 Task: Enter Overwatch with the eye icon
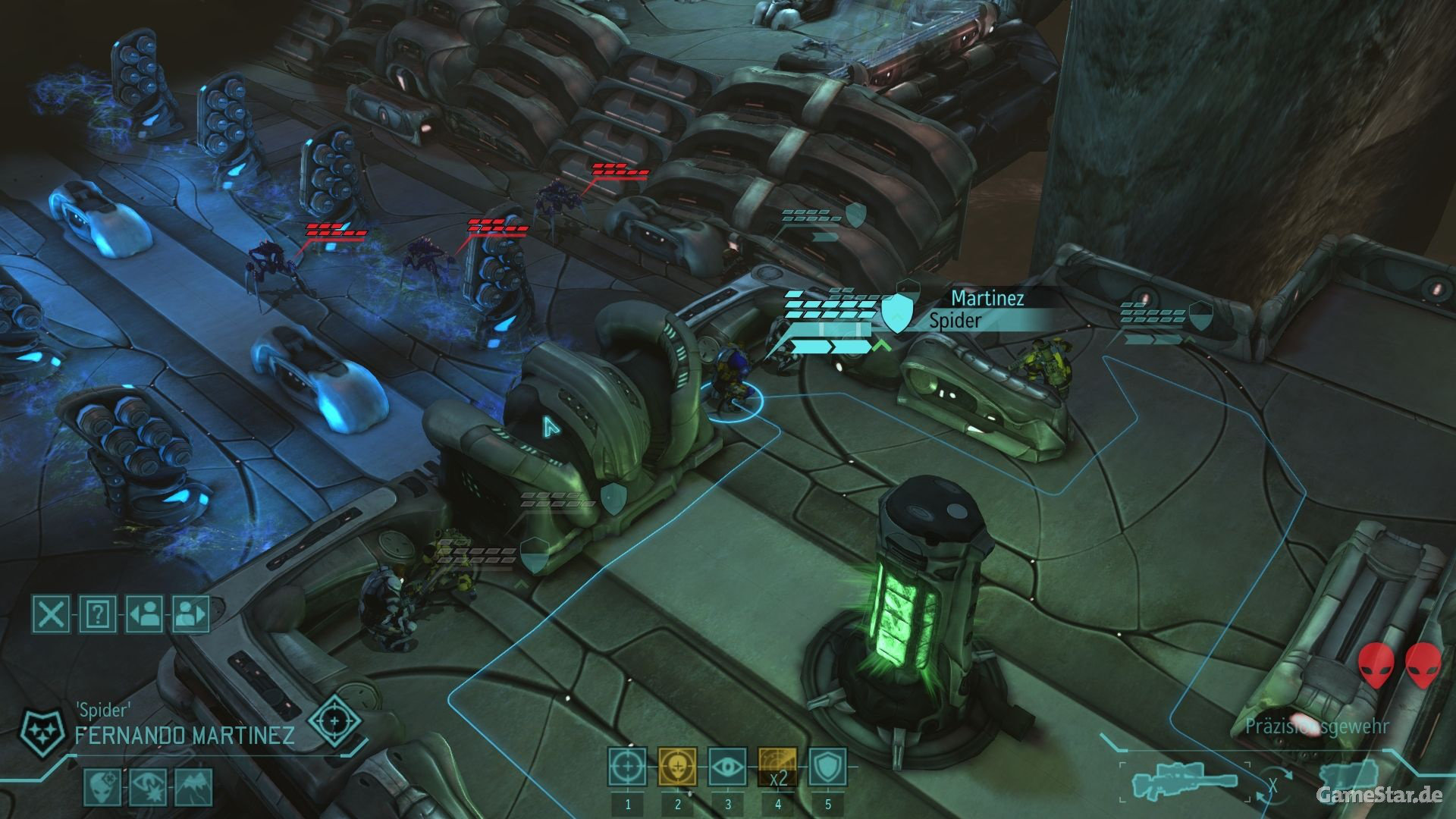coord(727,767)
